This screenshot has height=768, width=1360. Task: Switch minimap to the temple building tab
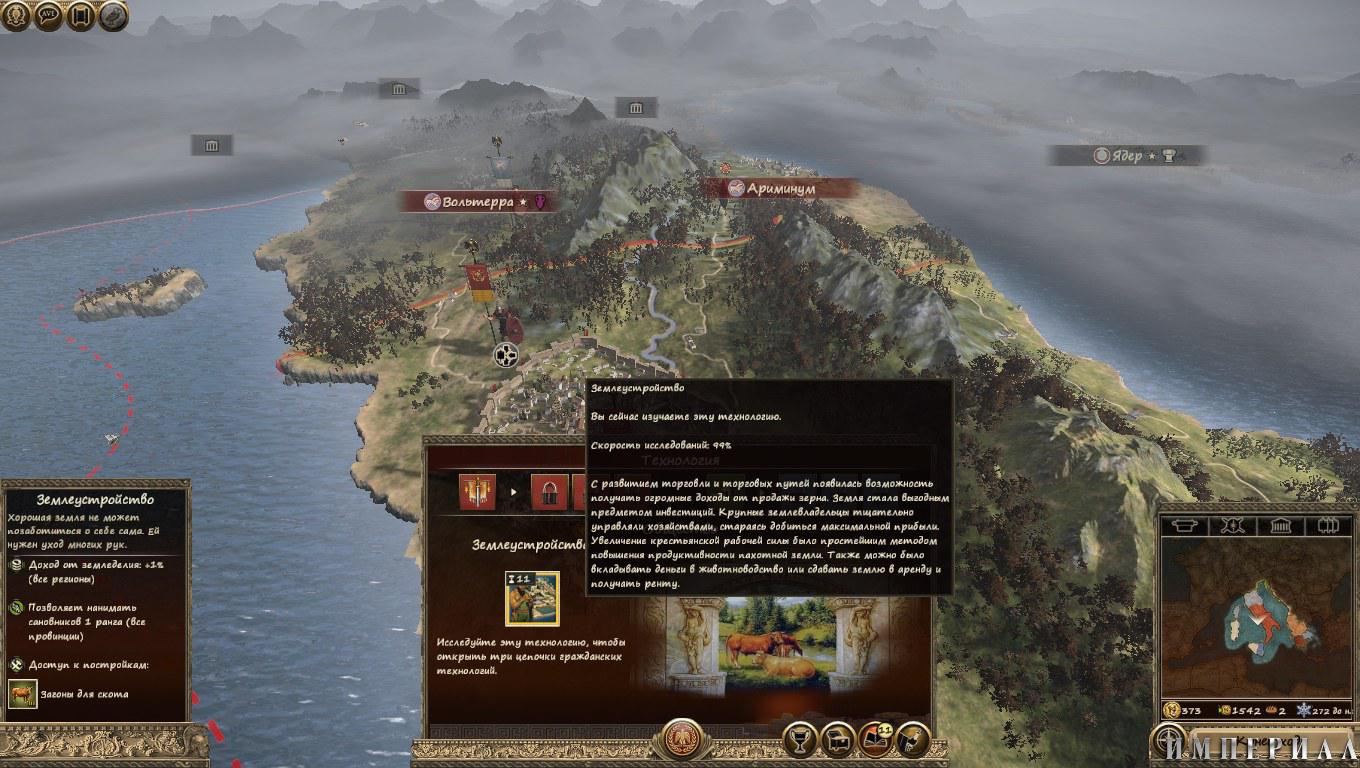pyautogui.click(x=1281, y=526)
